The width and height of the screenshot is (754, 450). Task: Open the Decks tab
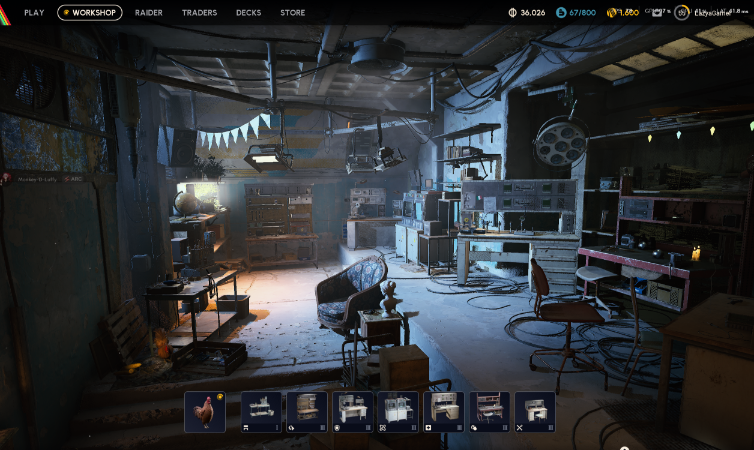pyautogui.click(x=248, y=13)
